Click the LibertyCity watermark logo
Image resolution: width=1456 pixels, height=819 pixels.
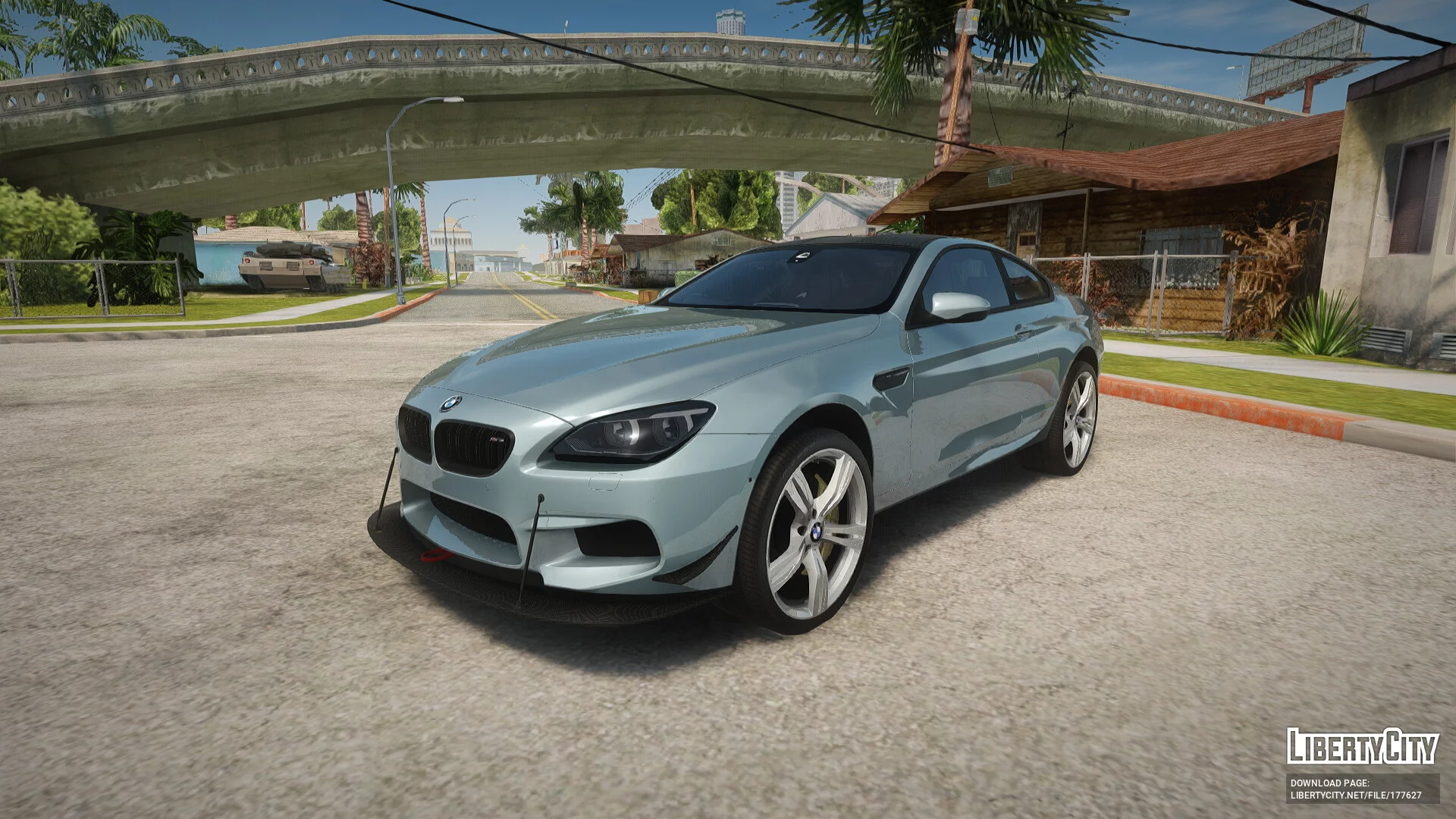tap(1362, 746)
